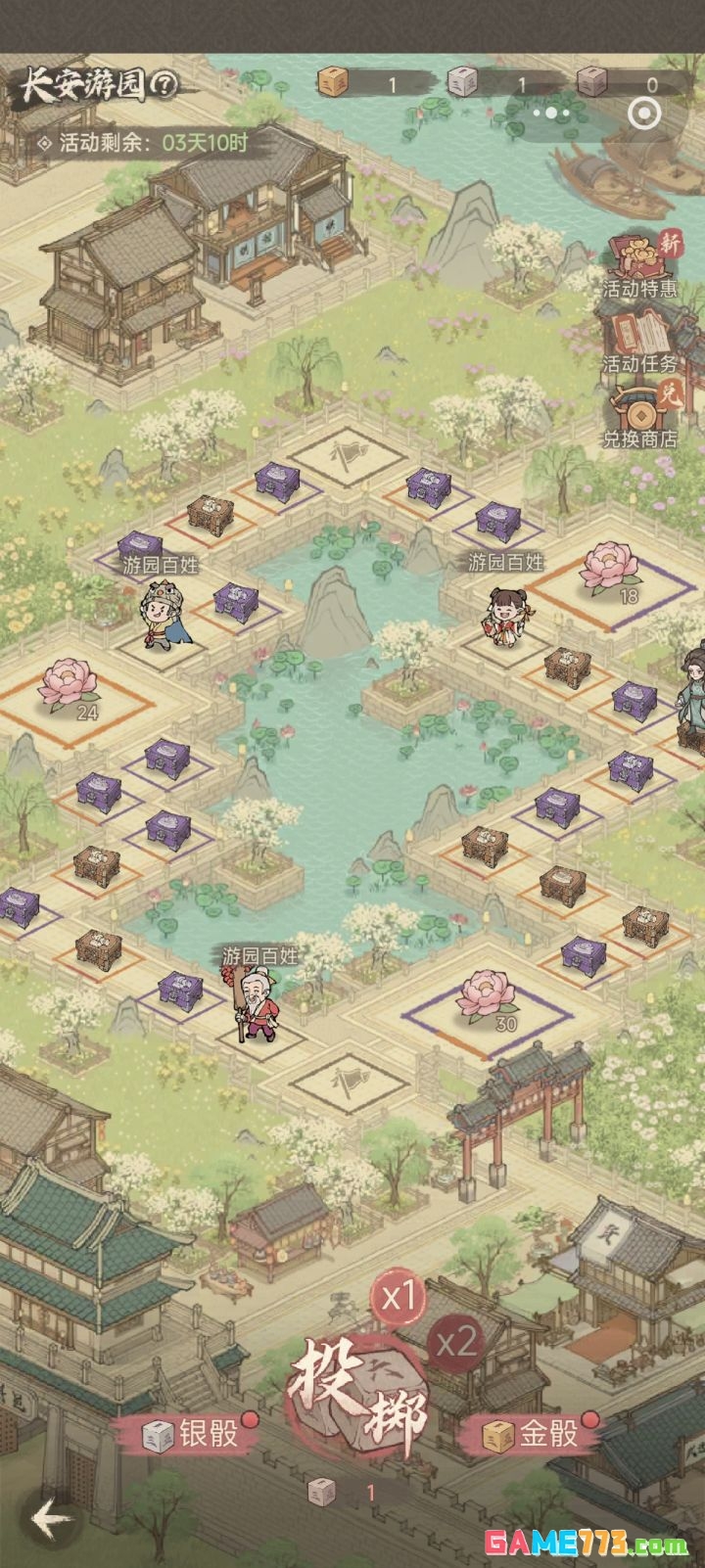
Task: Choose the 金骰 gold dice option
Action: pos(534,1435)
